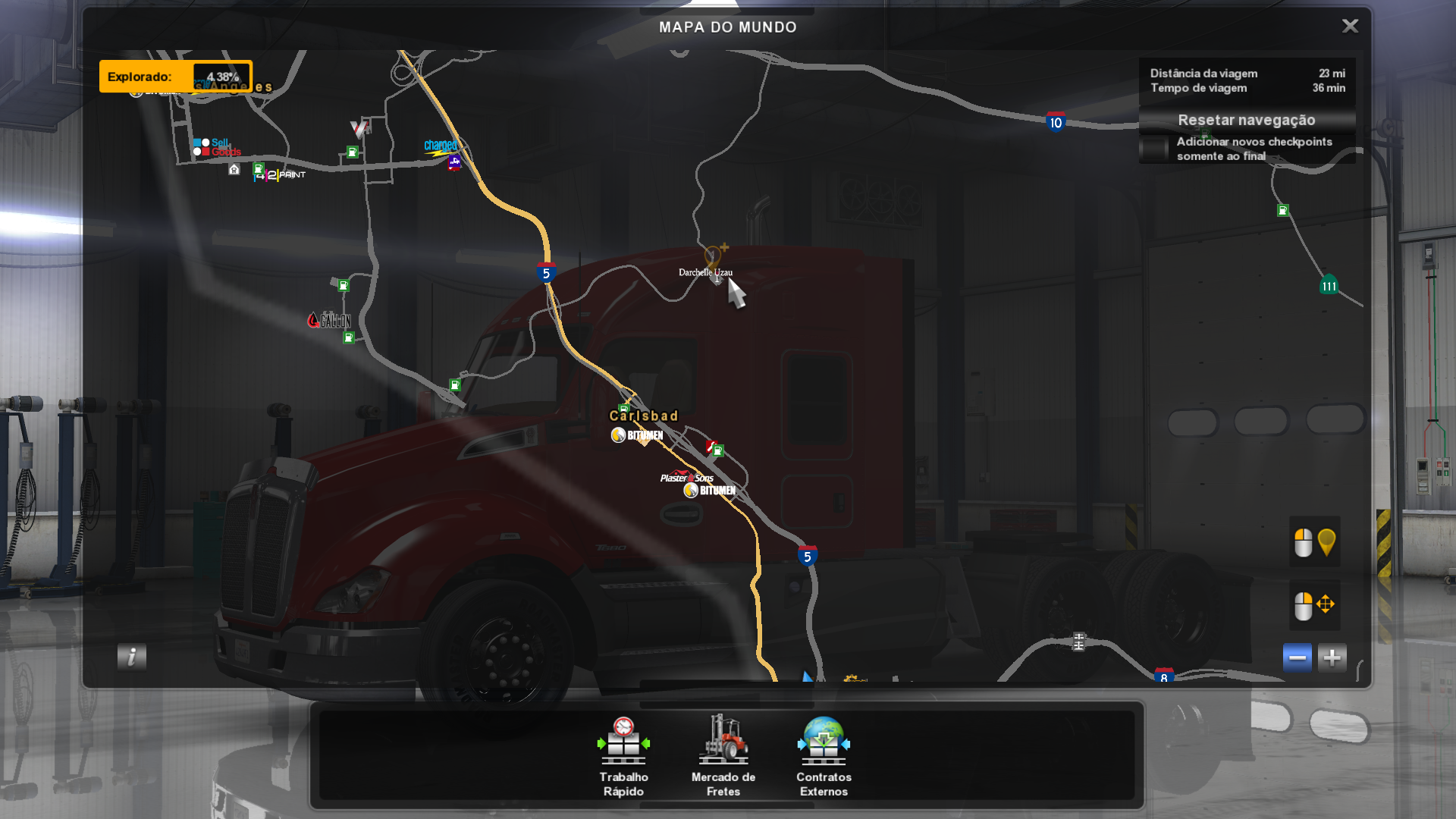Select the Gallon company marker
The width and height of the screenshot is (1456, 819).
coord(329,320)
